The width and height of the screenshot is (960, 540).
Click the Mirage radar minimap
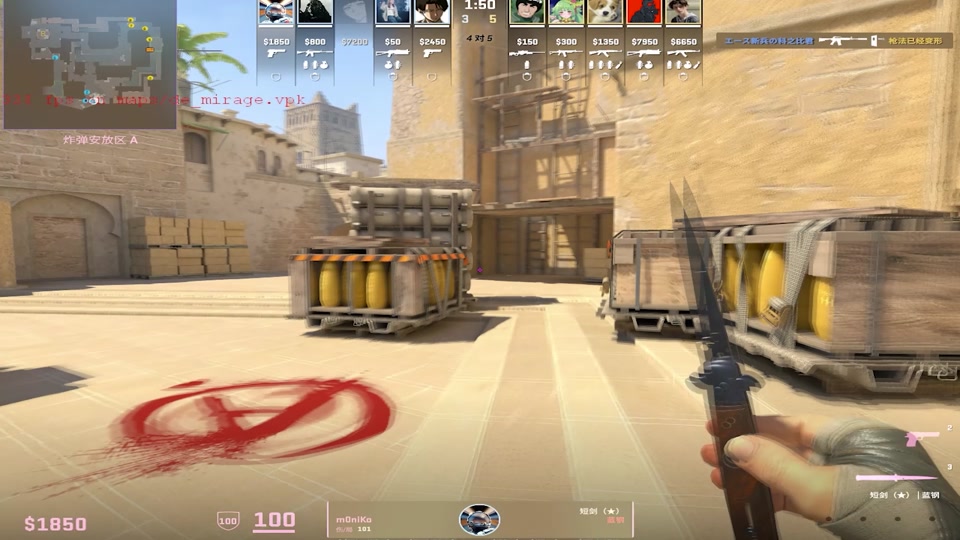tap(90, 64)
